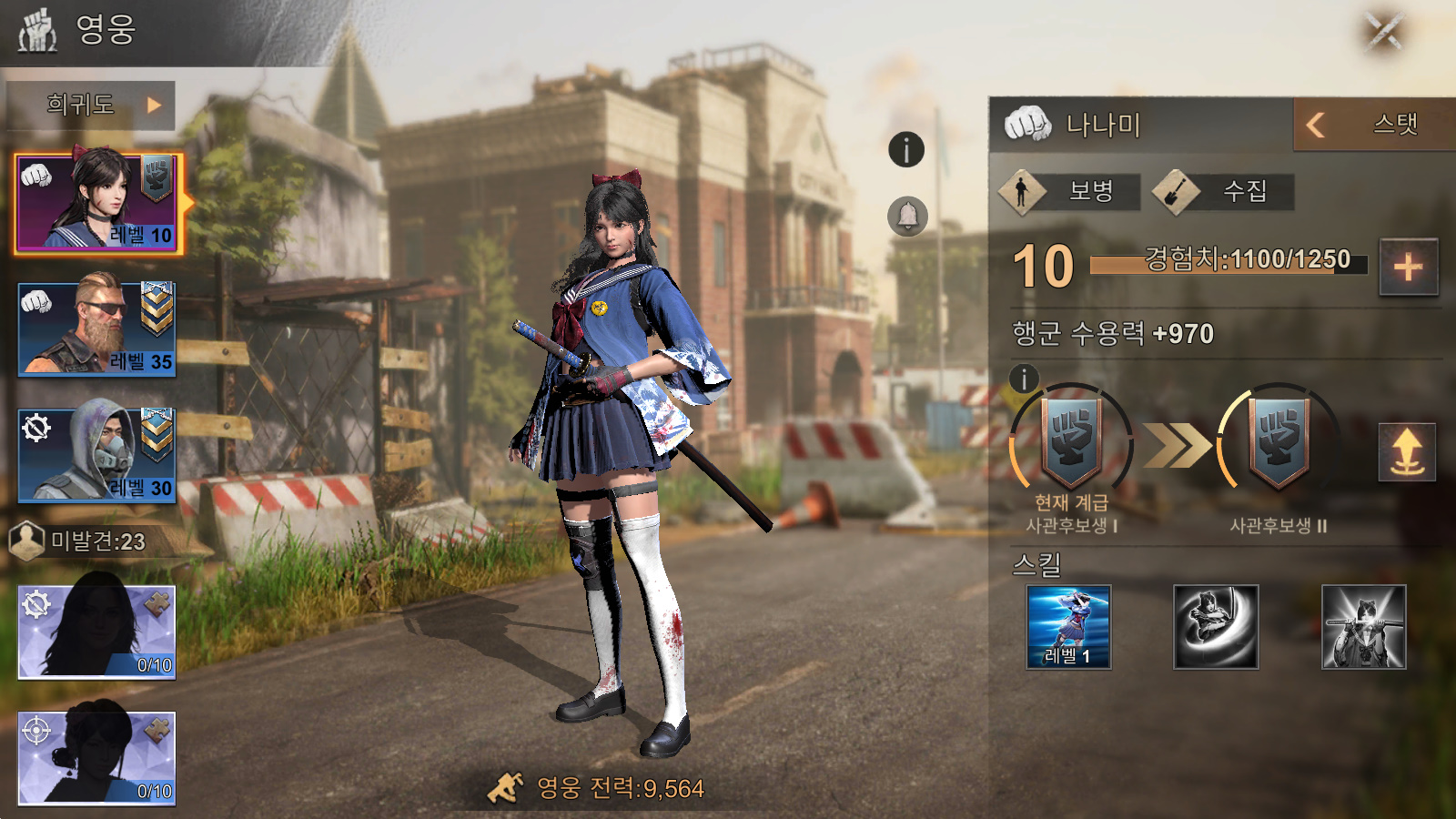Image resolution: width=1456 pixels, height=819 pixels.
Task: Click the bell notification icon
Action: click(907, 217)
